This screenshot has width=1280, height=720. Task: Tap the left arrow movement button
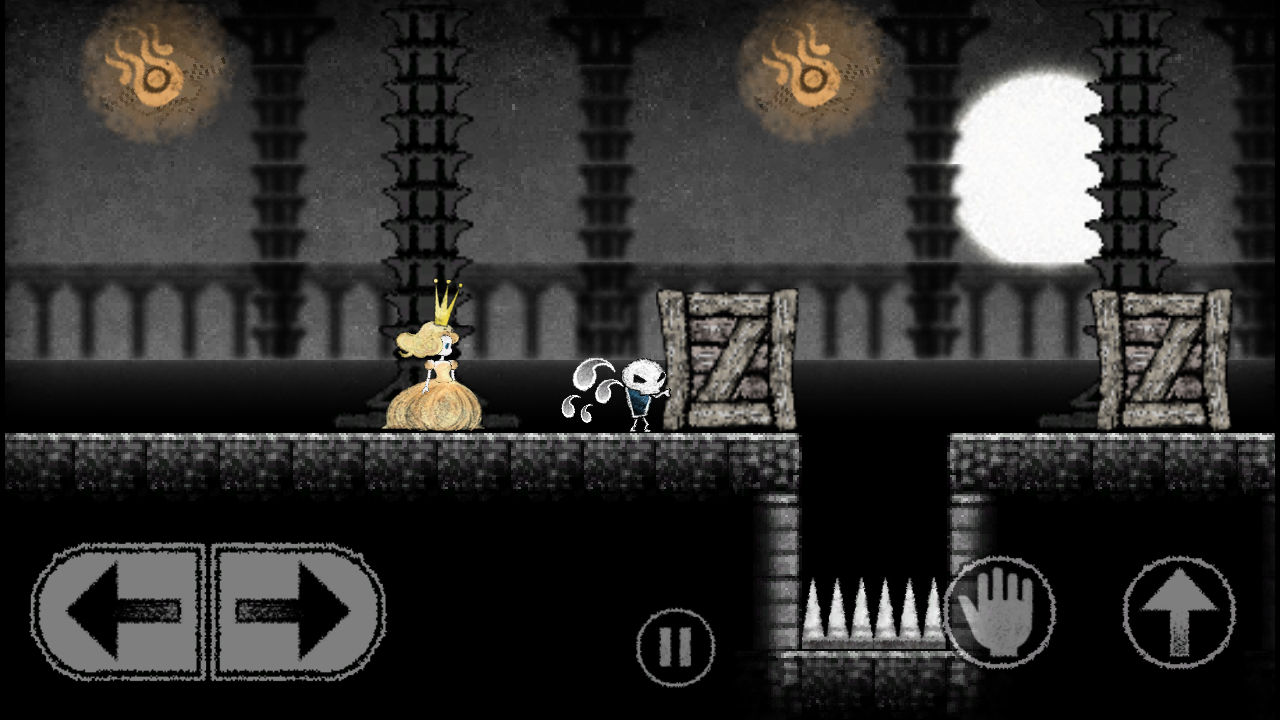pyautogui.click(x=120, y=611)
